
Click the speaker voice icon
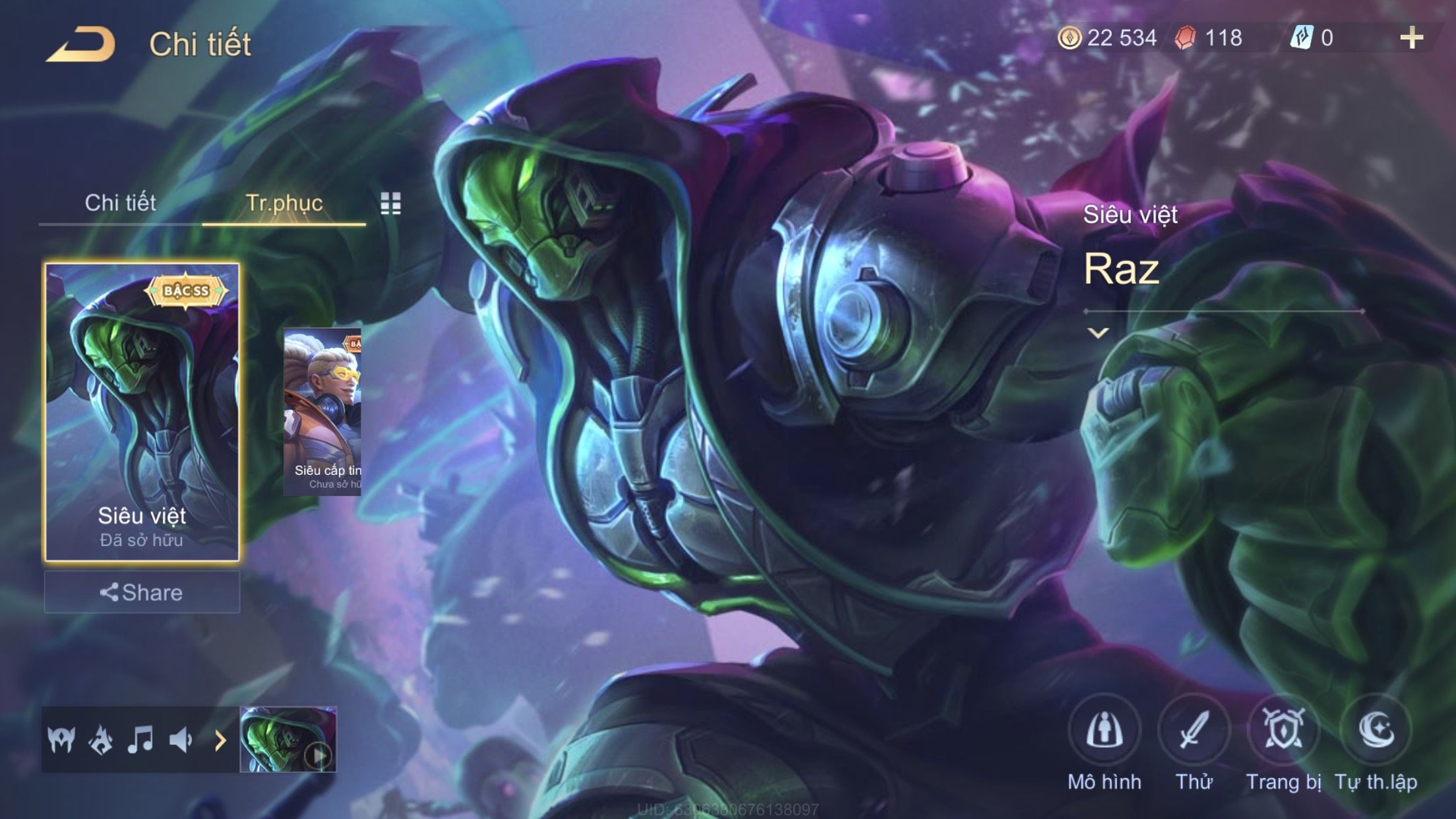(180, 740)
